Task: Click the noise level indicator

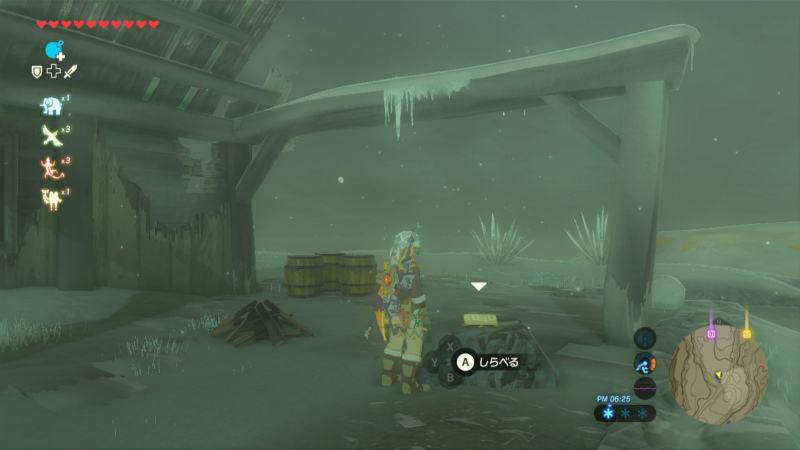Action: click(645, 388)
